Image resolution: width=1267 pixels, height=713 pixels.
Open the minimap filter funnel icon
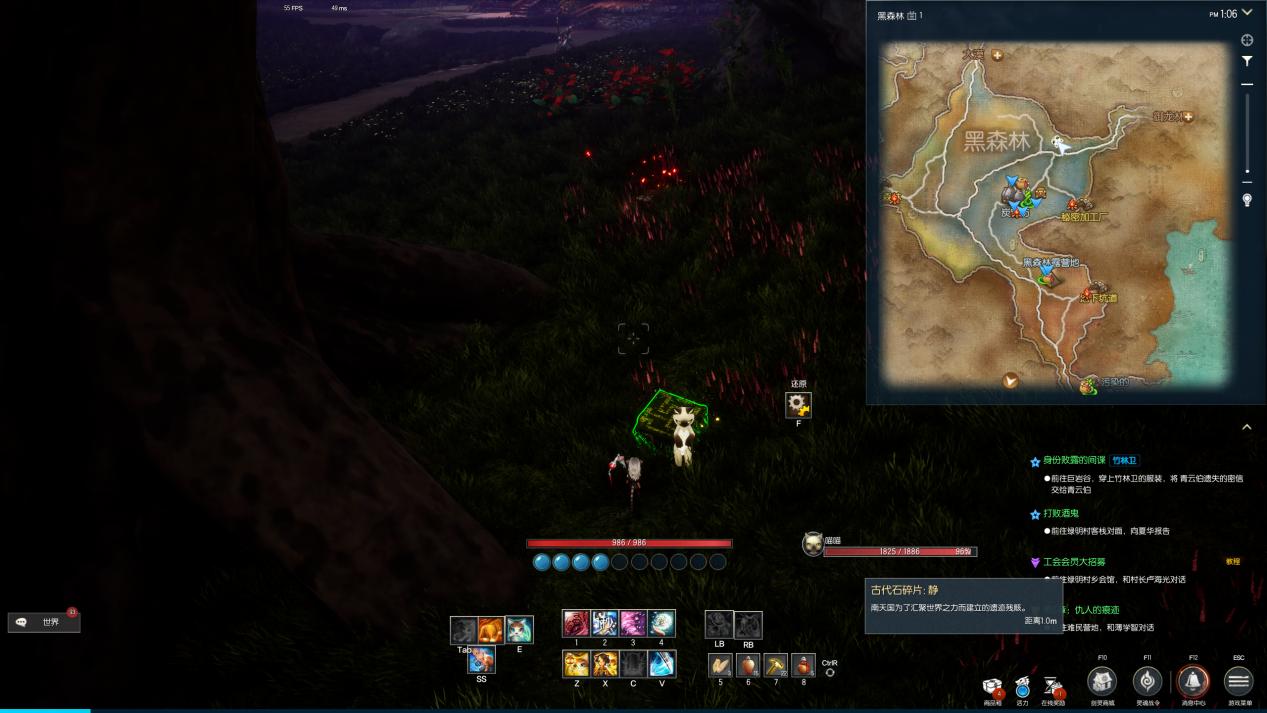[x=1247, y=61]
